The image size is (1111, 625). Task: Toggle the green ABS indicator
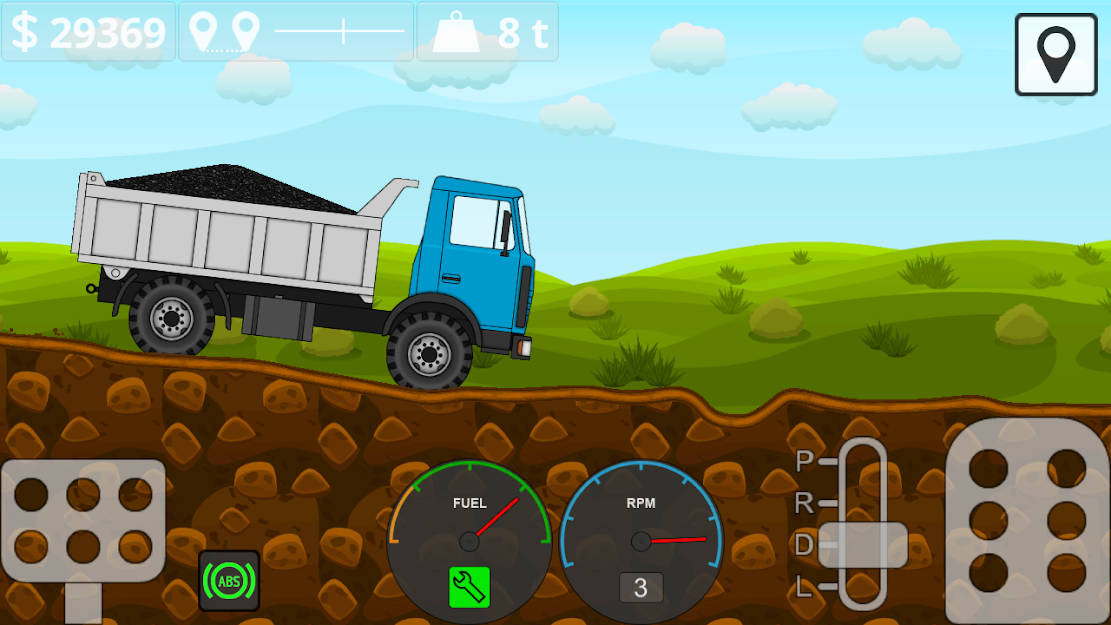click(229, 580)
